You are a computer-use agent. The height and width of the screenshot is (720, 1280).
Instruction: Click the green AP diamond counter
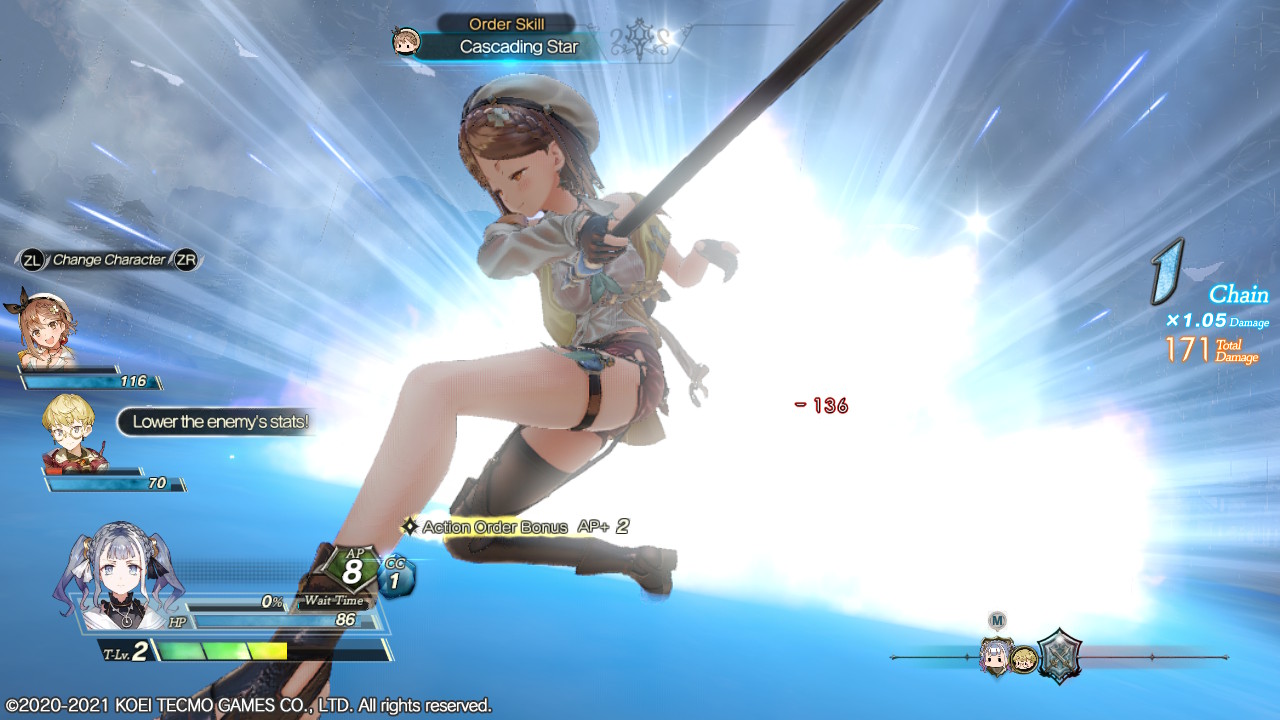pos(351,570)
